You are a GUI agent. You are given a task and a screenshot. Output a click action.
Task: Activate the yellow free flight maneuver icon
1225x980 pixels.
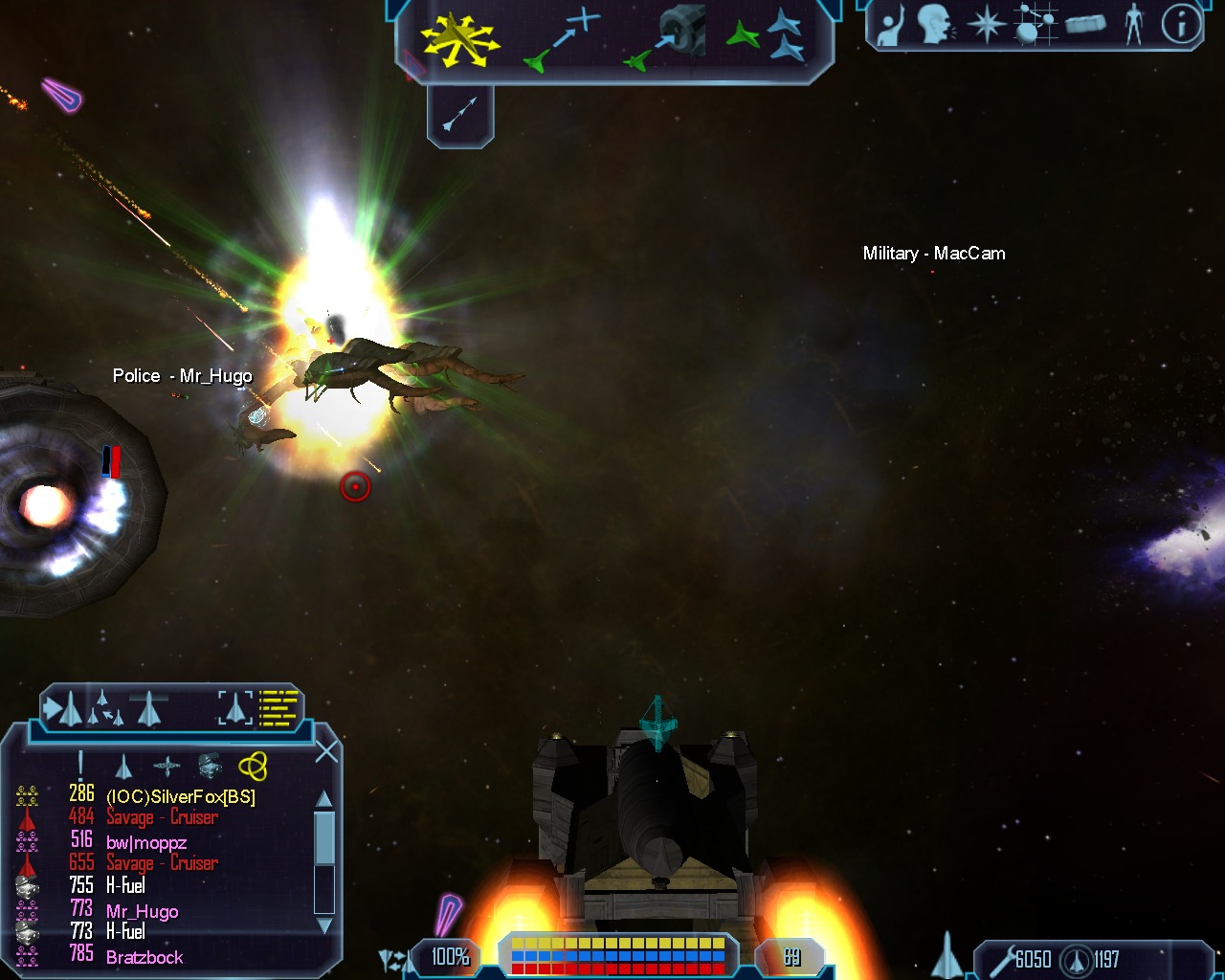[x=460, y=40]
